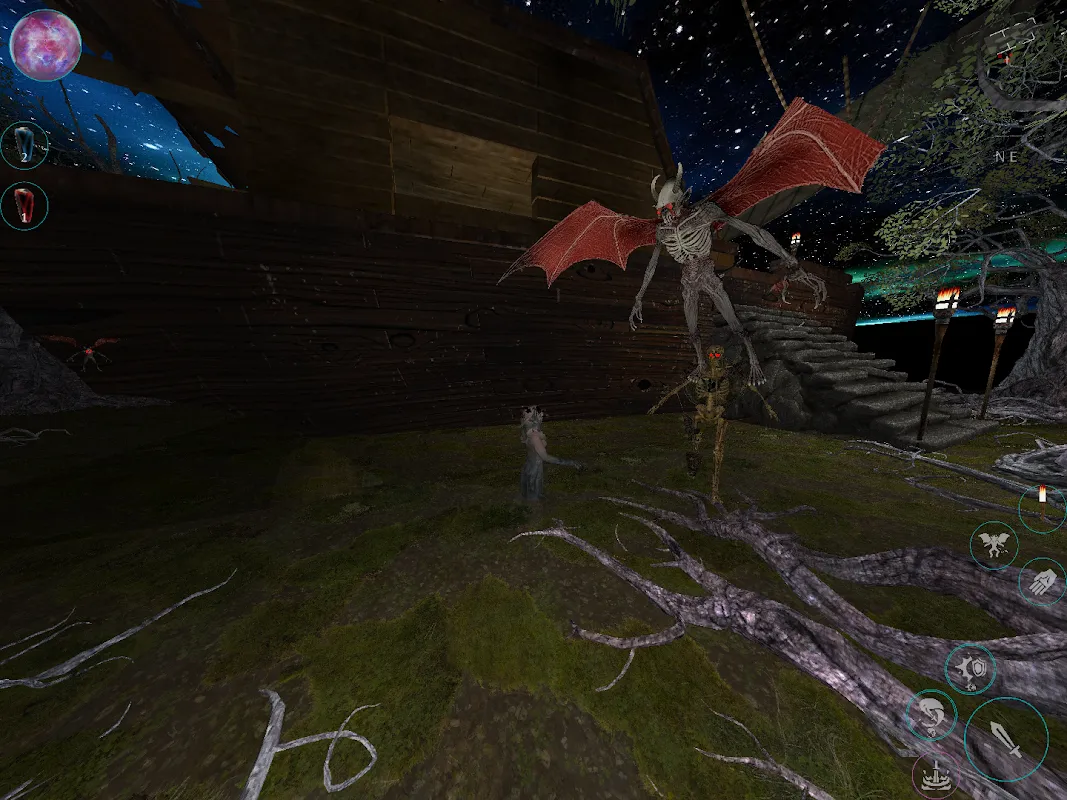Tap the open hand interact button

[x=1042, y=582]
